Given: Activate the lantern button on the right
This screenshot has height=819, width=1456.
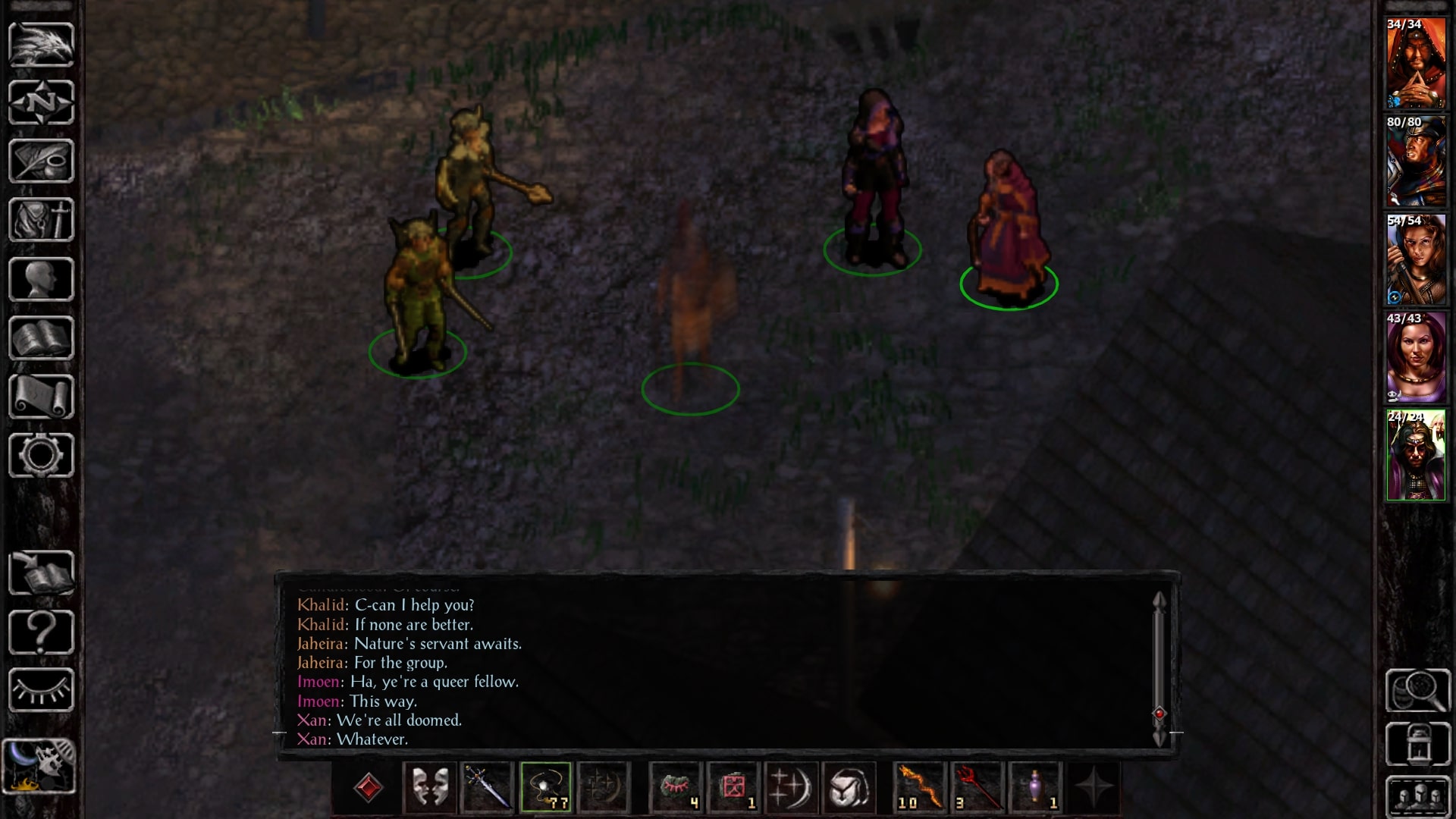Looking at the screenshot, I should (x=1418, y=745).
